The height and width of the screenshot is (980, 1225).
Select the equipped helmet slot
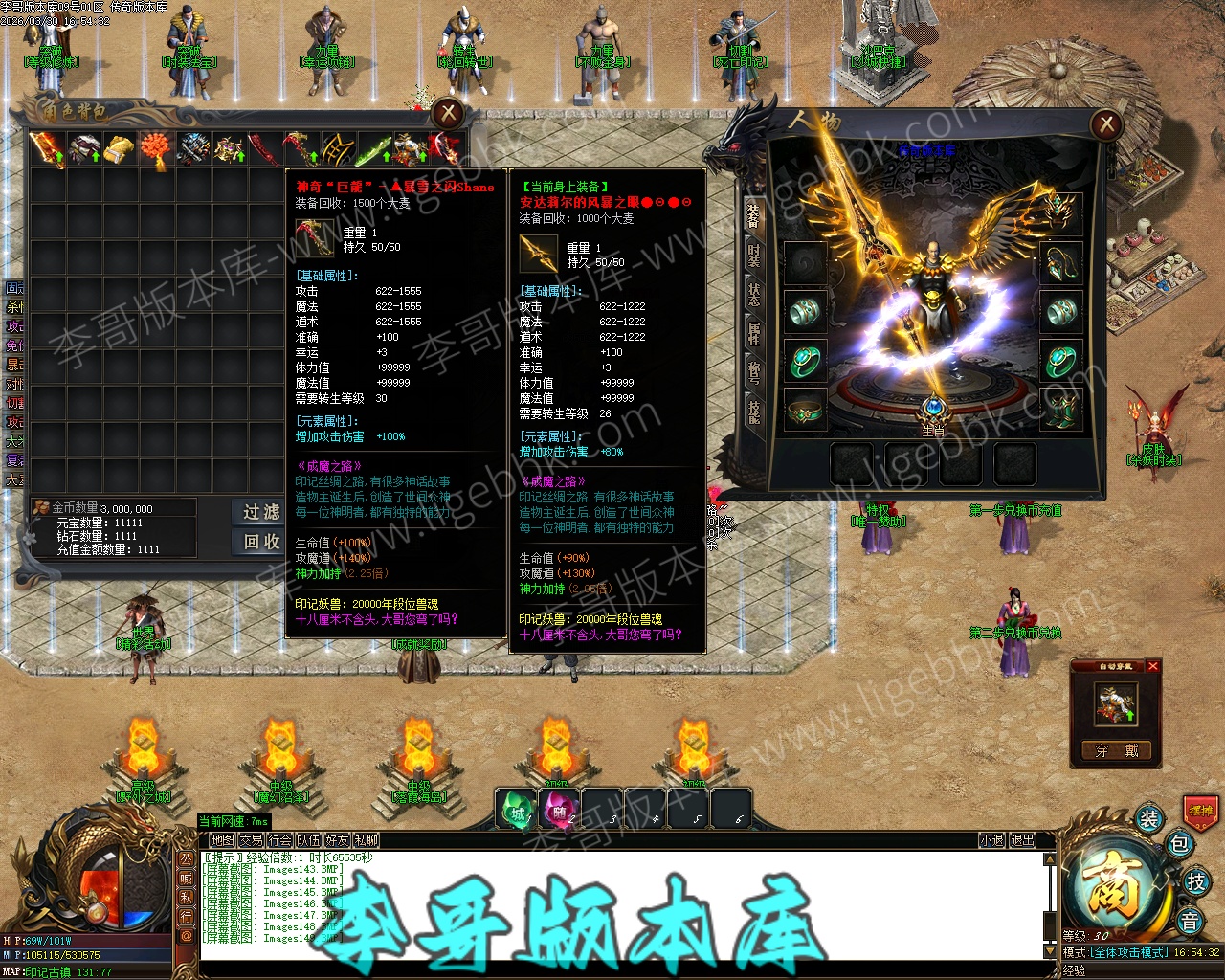tap(1059, 212)
